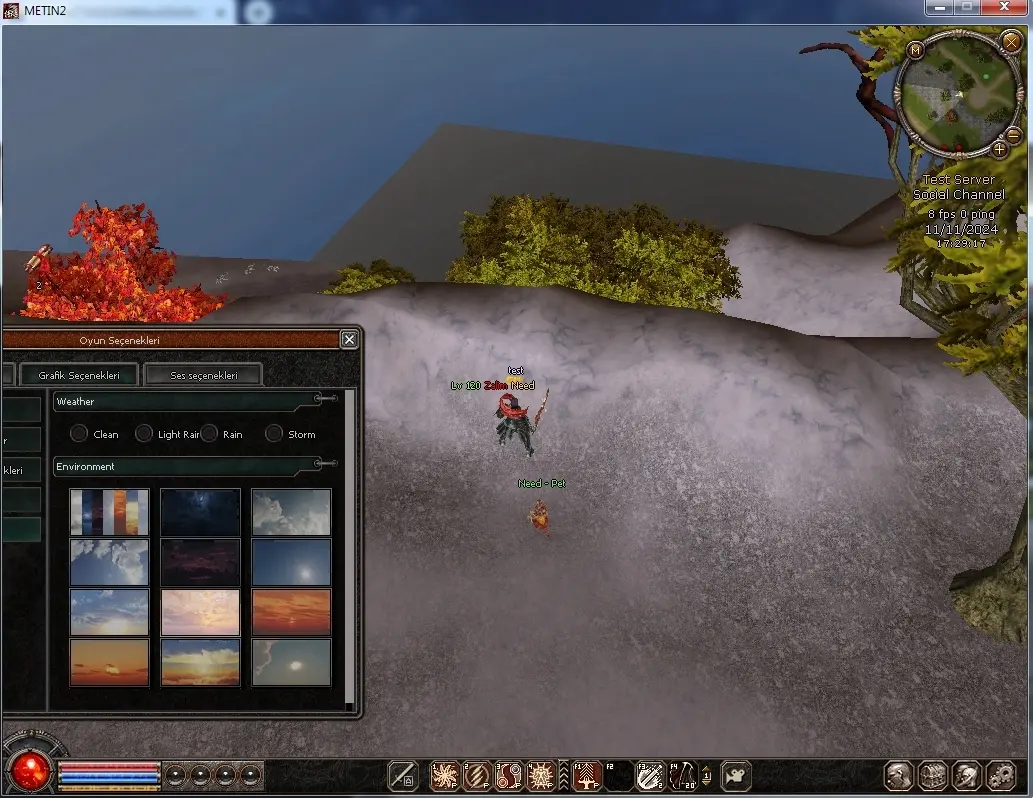Open the large map with the M button
The width and height of the screenshot is (1033, 798).
point(916,49)
